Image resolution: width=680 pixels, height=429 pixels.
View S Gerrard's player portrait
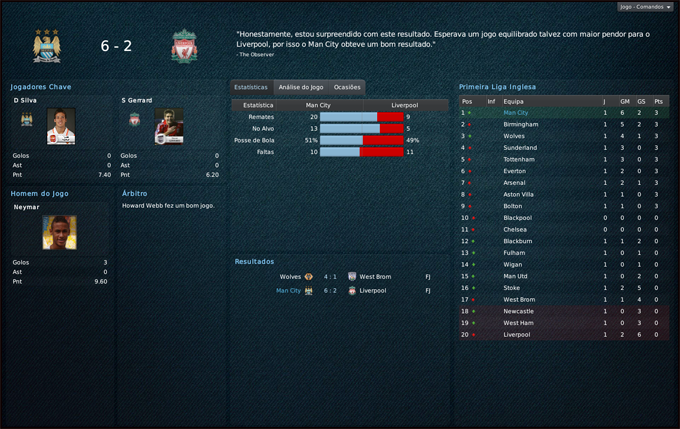click(x=169, y=125)
